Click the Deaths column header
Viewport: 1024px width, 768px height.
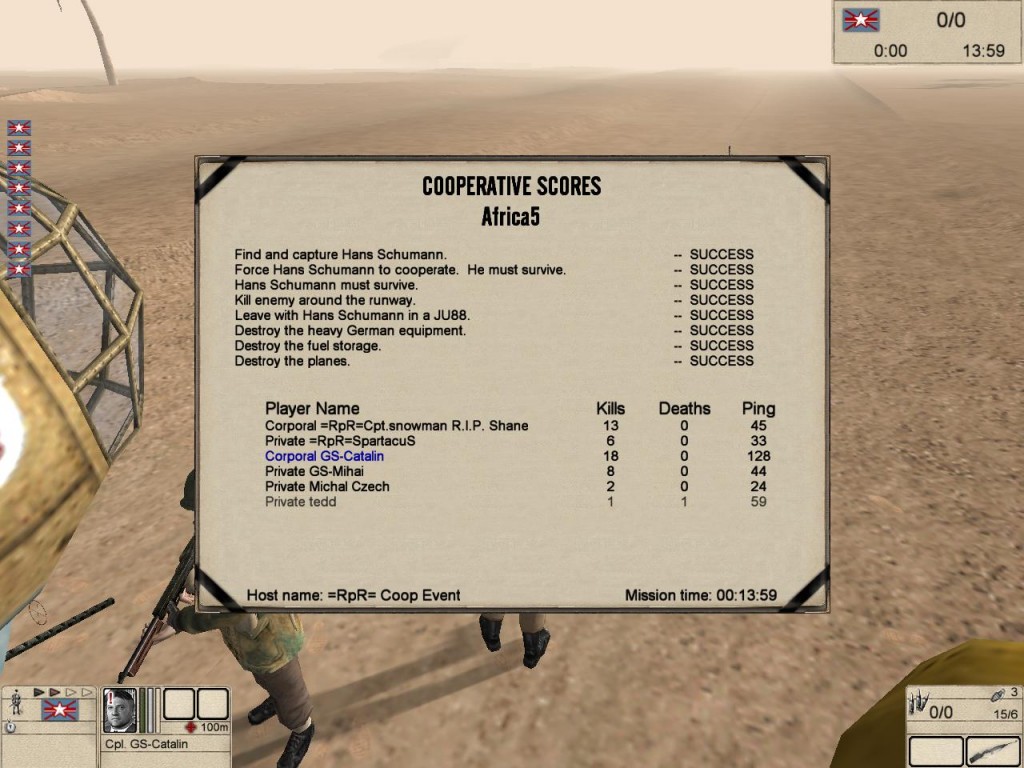pos(684,408)
